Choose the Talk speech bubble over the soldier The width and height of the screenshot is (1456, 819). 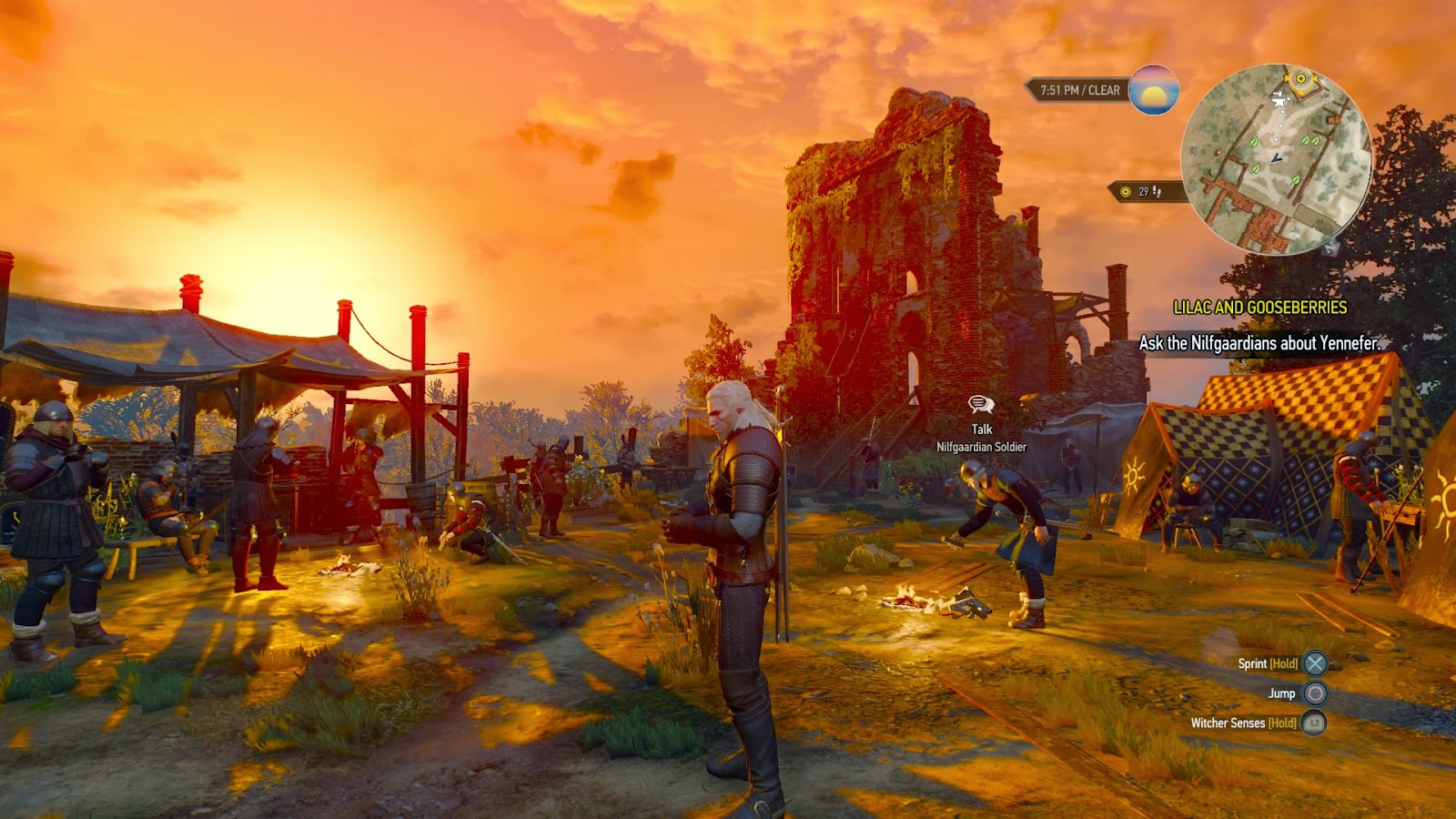[981, 404]
